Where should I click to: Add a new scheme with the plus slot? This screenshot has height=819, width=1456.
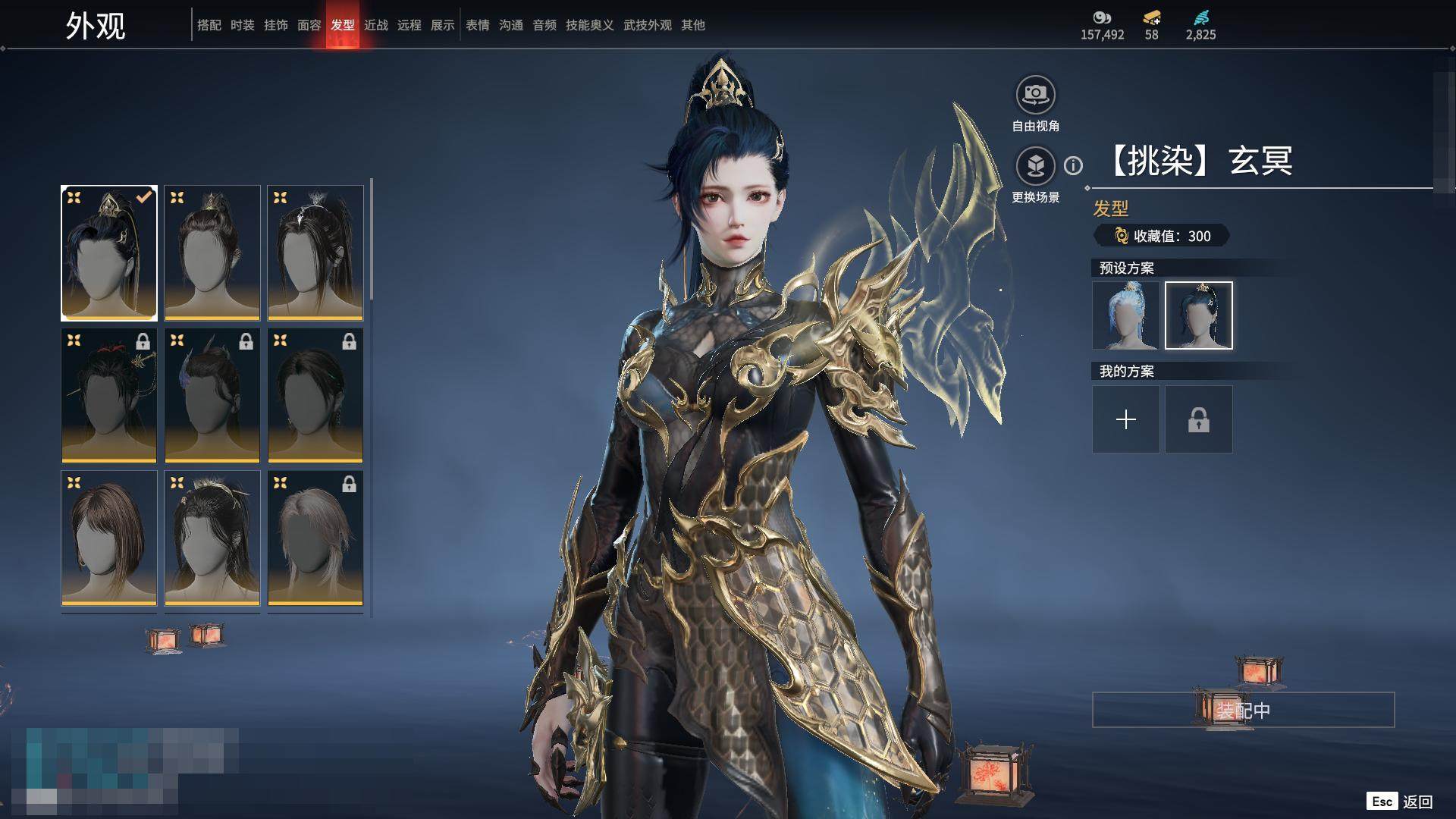(x=1125, y=419)
